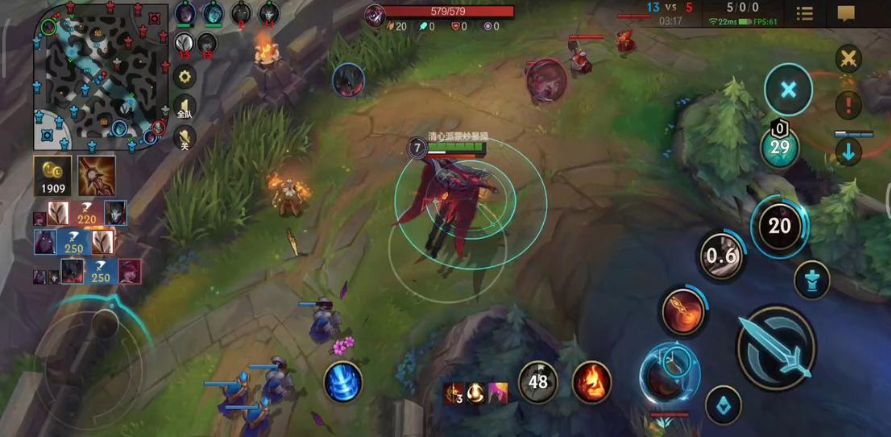Open the scoreboard list icon

[804, 13]
